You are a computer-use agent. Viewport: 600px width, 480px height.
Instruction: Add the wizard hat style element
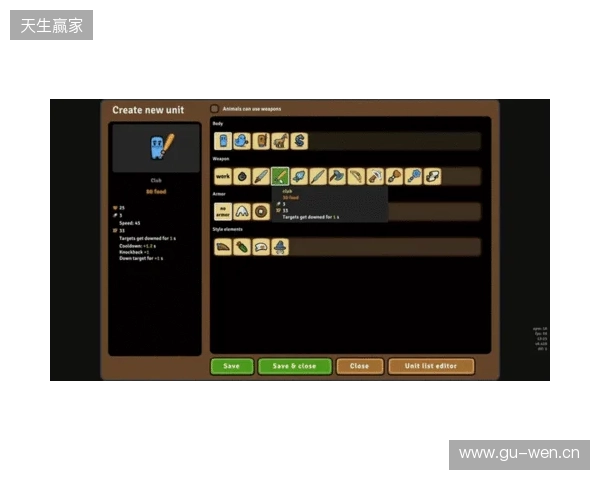[280, 246]
